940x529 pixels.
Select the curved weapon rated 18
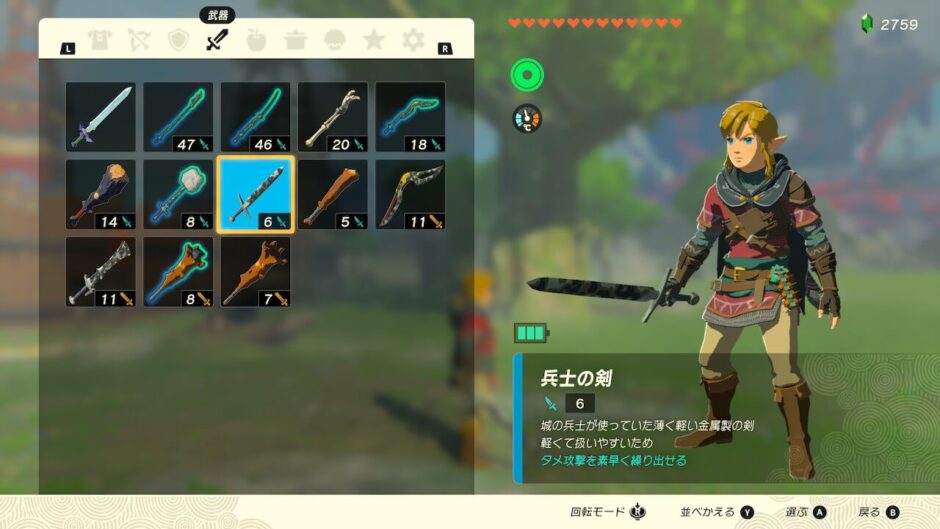(x=410, y=117)
